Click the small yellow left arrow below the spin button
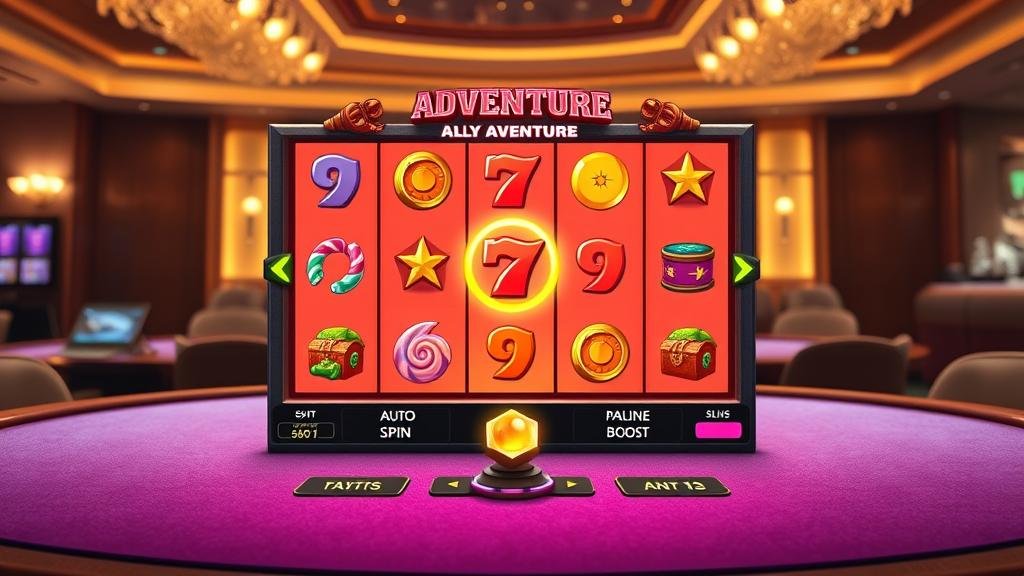 [450, 486]
